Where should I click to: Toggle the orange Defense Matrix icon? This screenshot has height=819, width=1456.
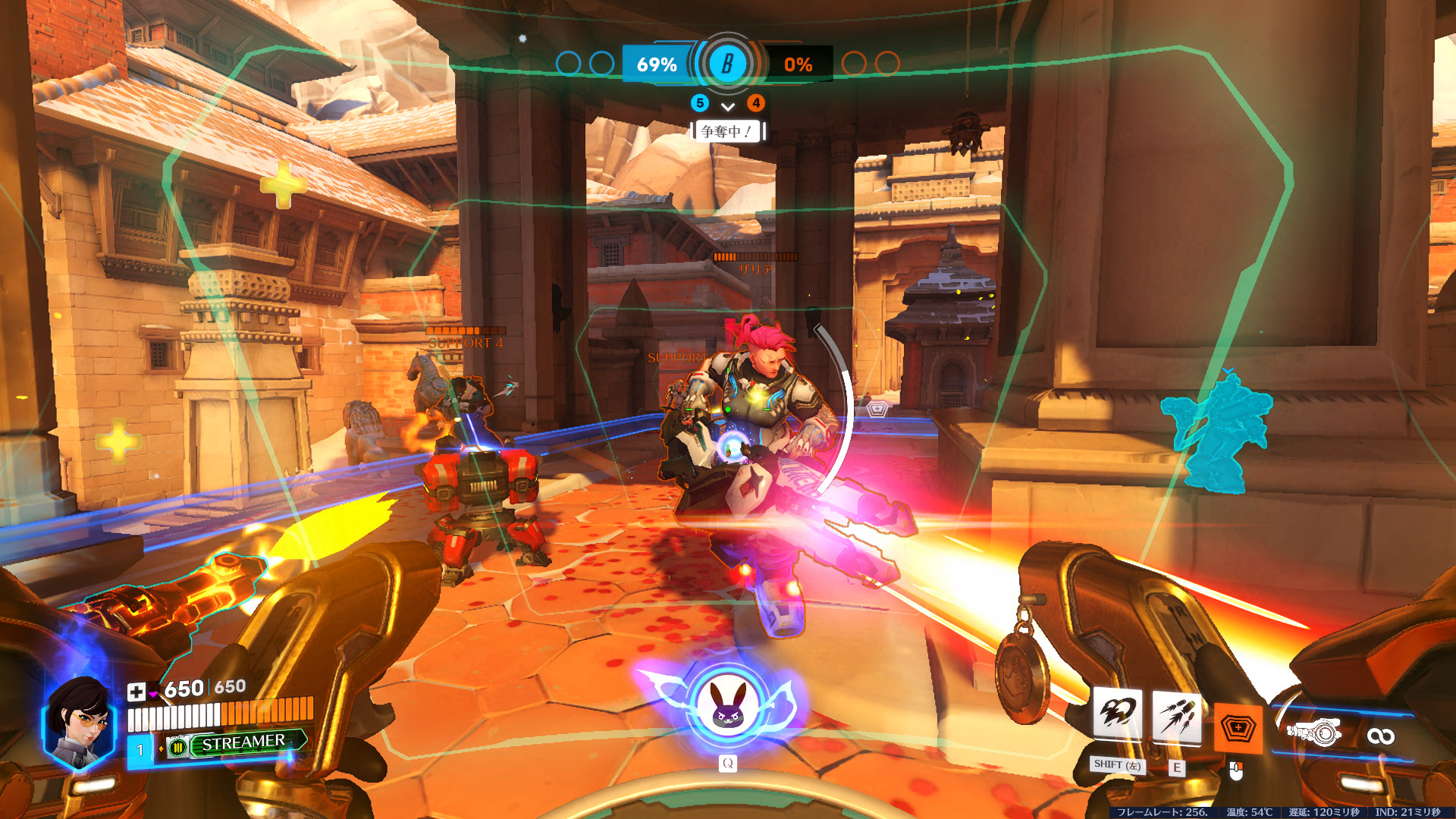[1238, 728]
